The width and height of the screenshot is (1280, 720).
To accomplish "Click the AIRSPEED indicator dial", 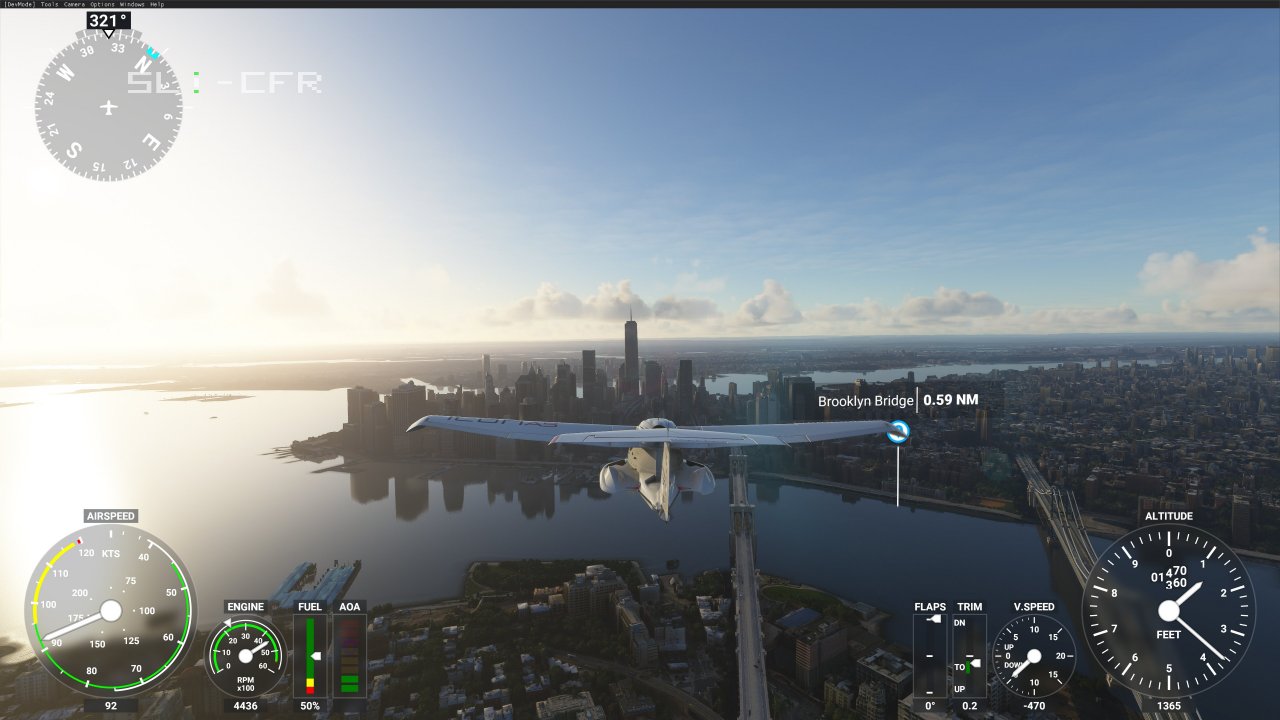I will point(110,613).
